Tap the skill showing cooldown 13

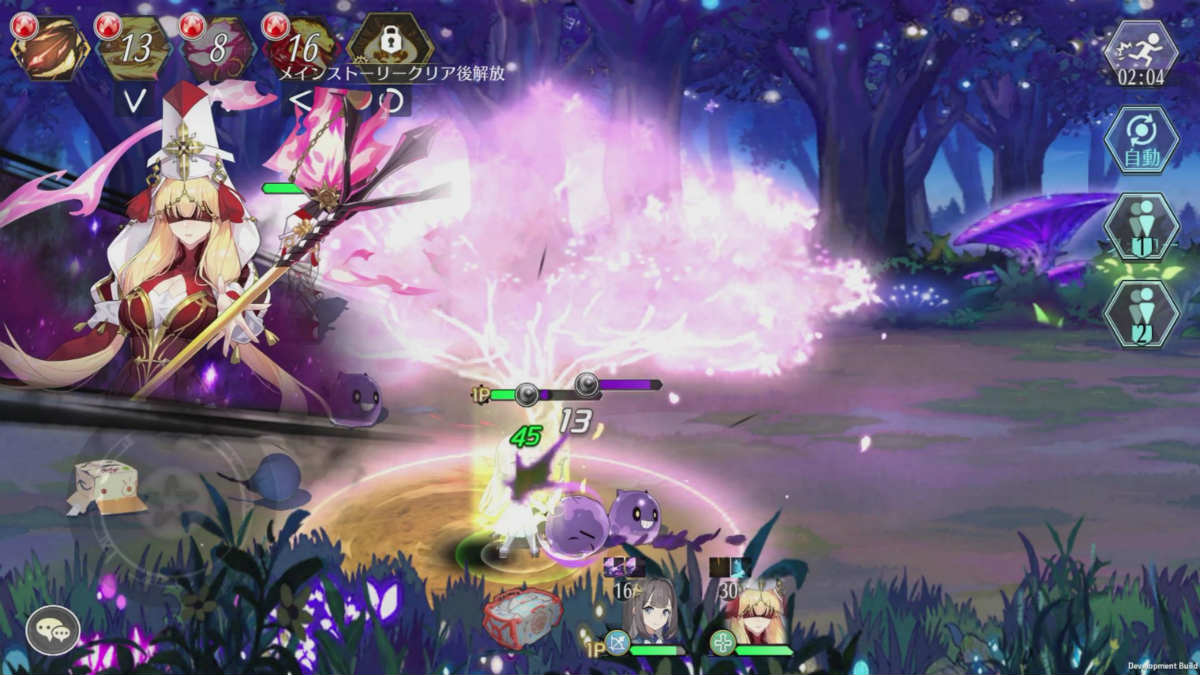click(133, 47)
